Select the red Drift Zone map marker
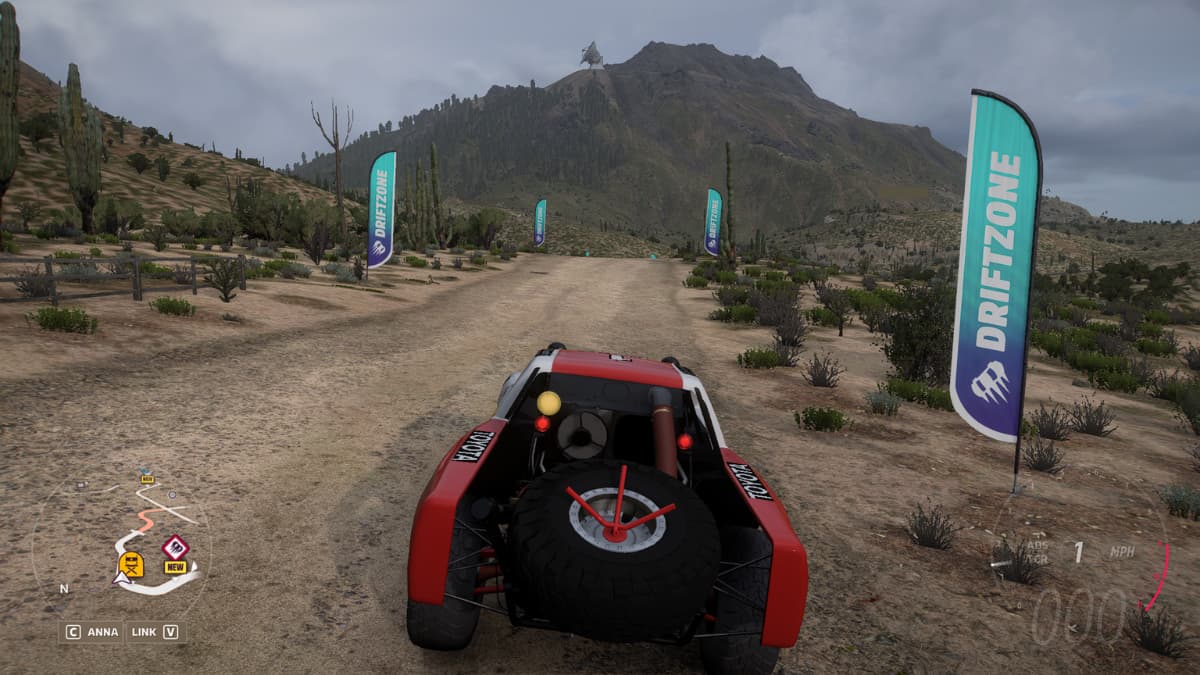 click(176, 547)
